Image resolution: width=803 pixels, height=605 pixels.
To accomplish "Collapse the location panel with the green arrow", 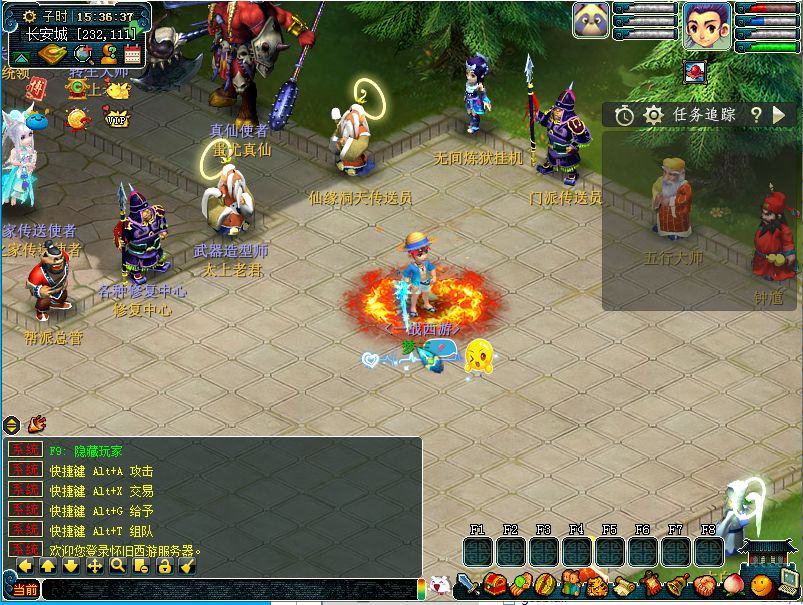I will click(21, 56).
